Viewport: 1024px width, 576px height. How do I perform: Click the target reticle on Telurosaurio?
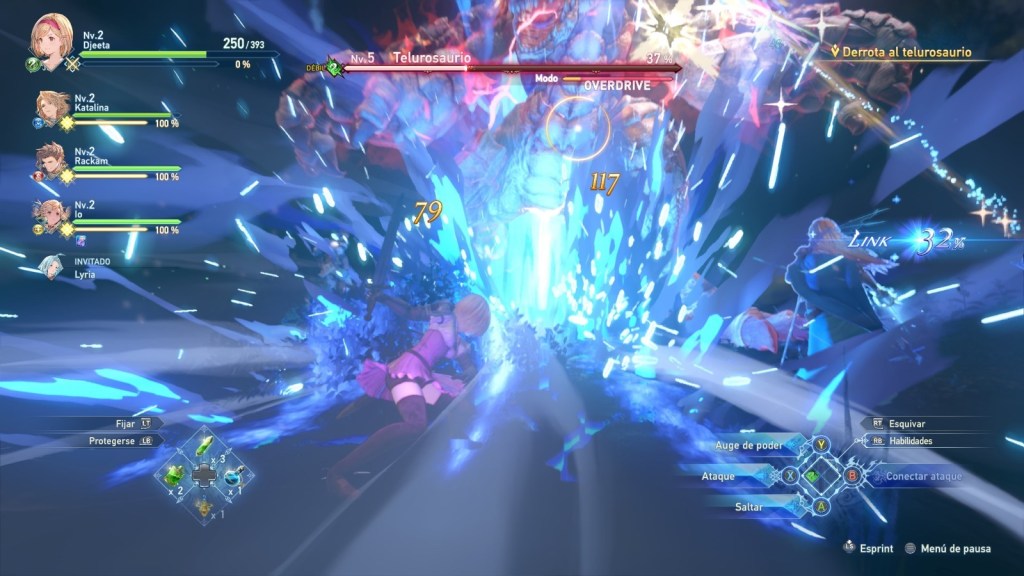coord(578,128)
